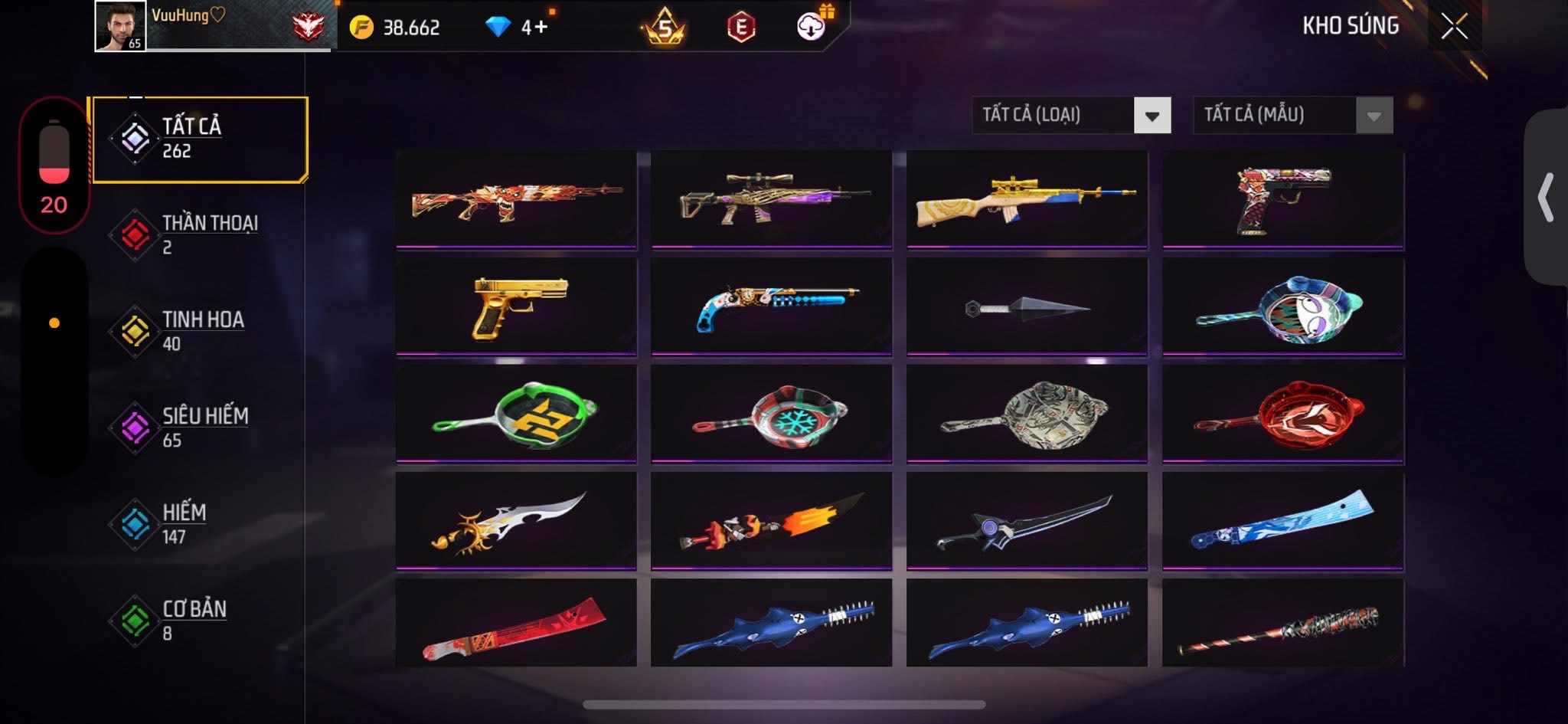Show the Siêu Hiếm weapons
Image resolution: width=1568 pixels, height=724 pixels.
point(199,428)
